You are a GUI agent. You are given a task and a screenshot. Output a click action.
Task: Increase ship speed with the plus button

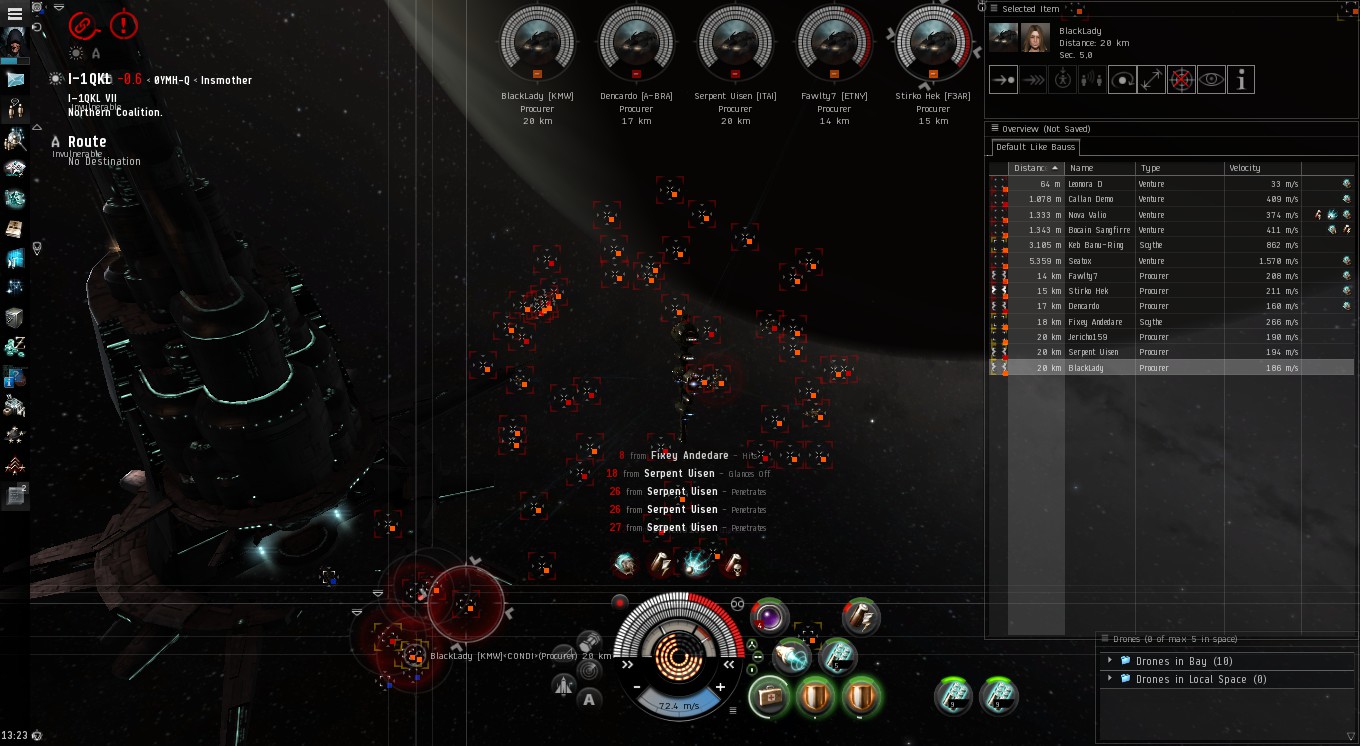click(x=720, y=687)
